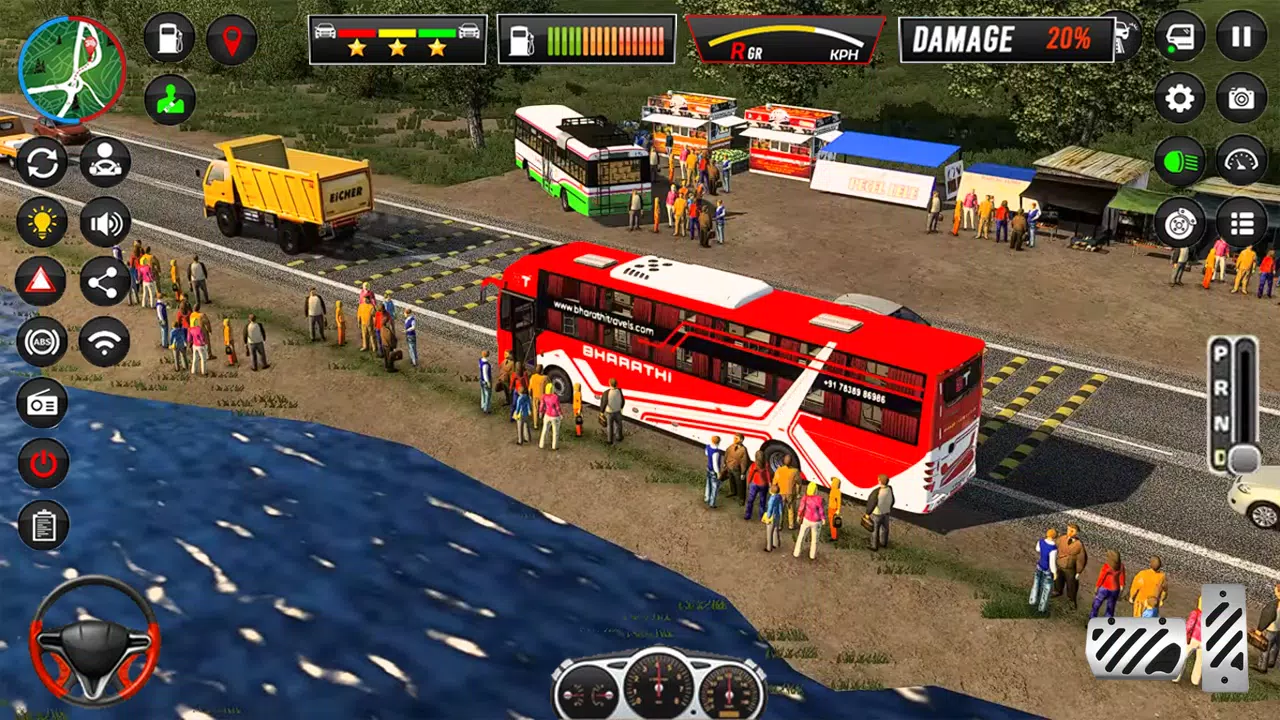Open the circular minimap
The image size is (1280, 720).
point(72,68)
